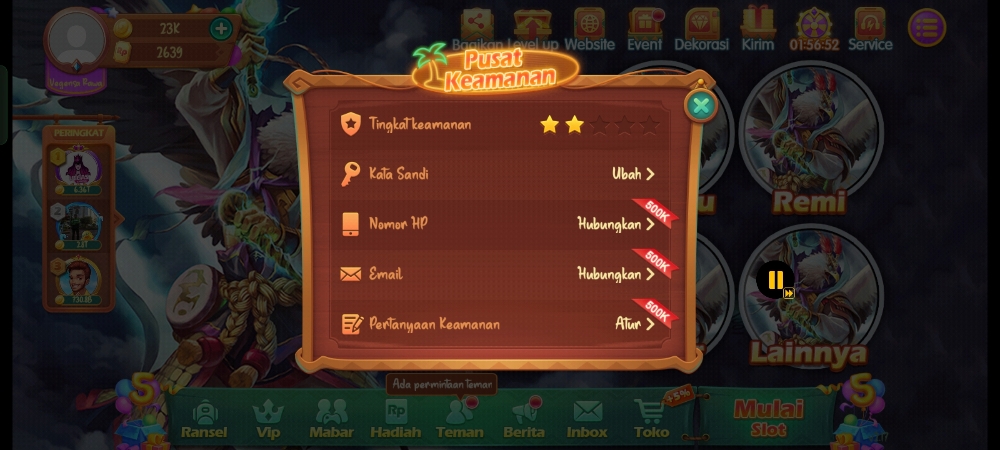Add coins with the green plus button
The height and width of the screenshot is (450, 1000).
point(221,28)
